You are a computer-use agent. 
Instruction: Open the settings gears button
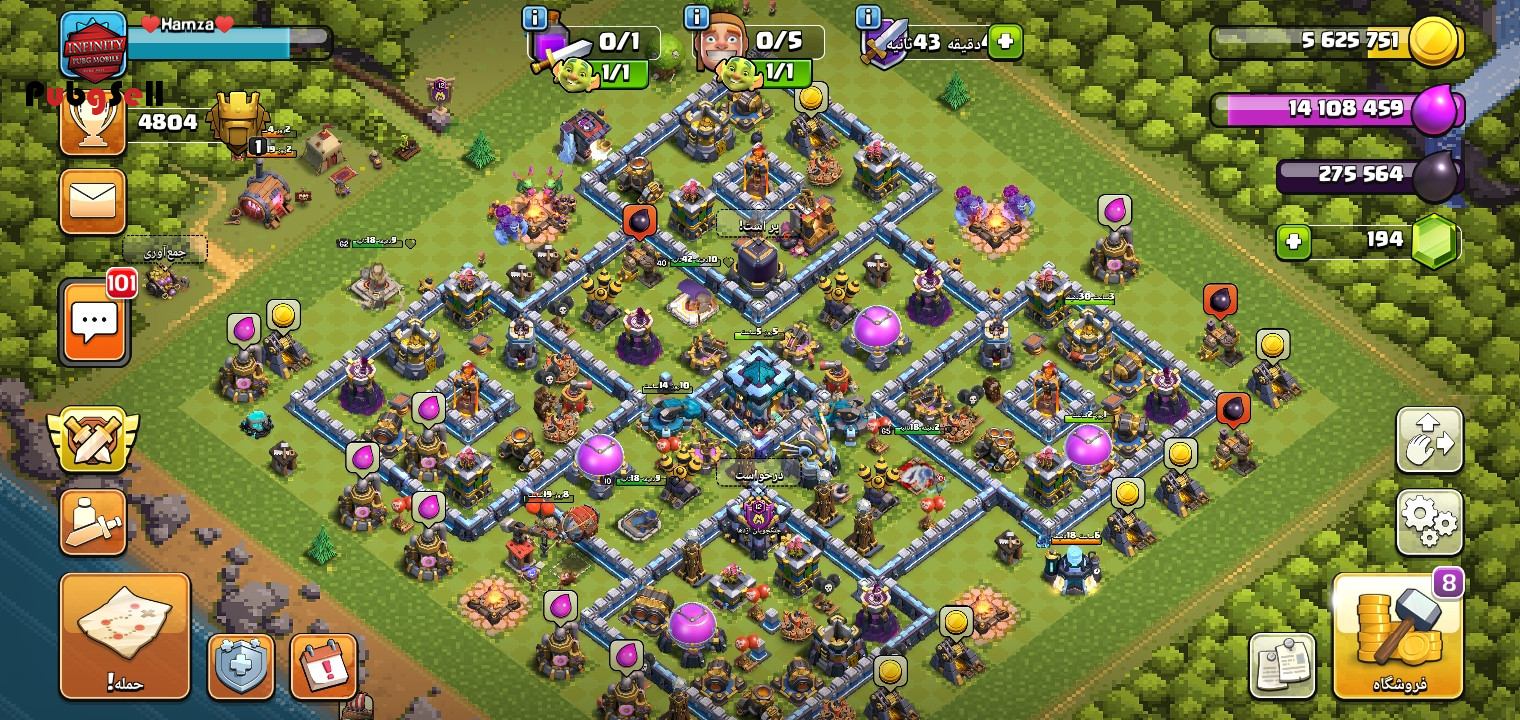[x=1429, y=521]
